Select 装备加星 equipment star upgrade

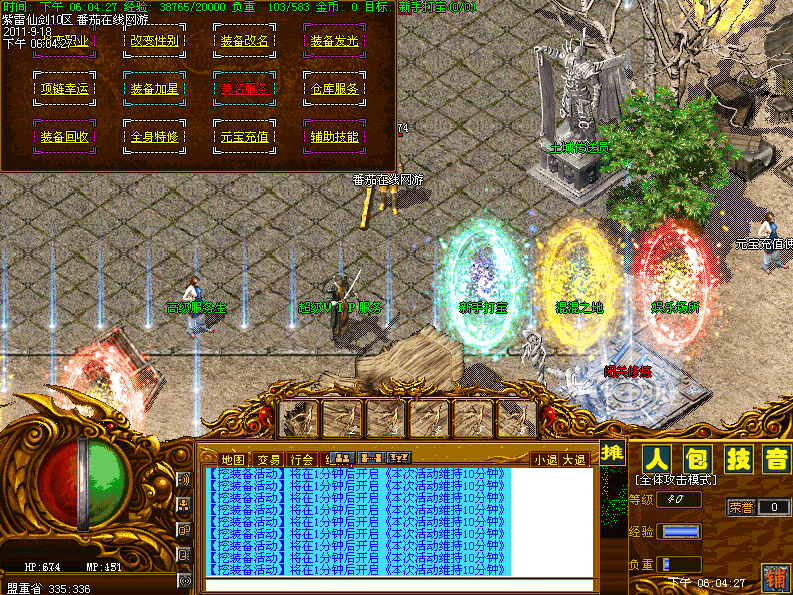point(155,89)
